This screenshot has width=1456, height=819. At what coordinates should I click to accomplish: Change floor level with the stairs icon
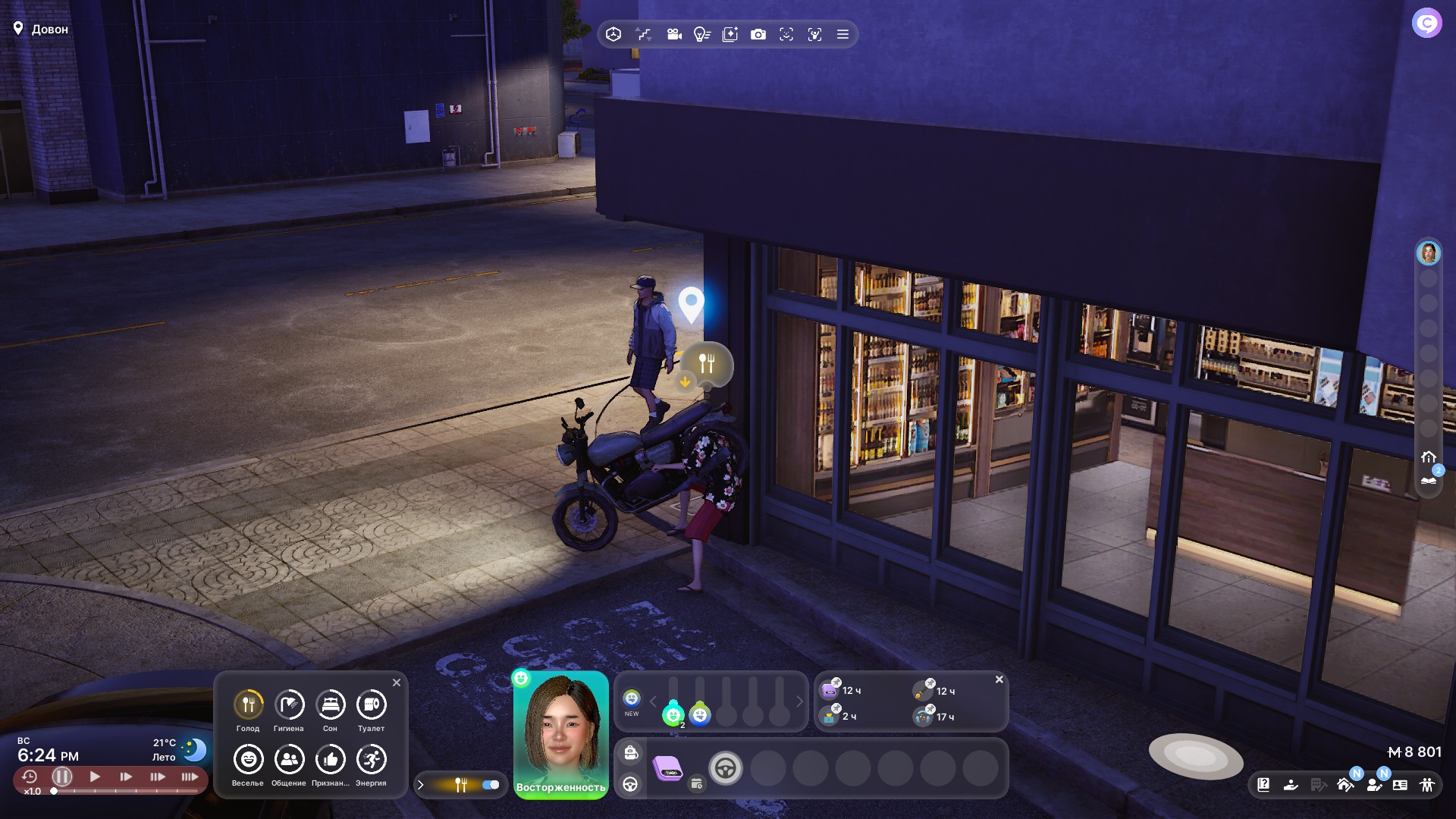[x=644, y=34]
